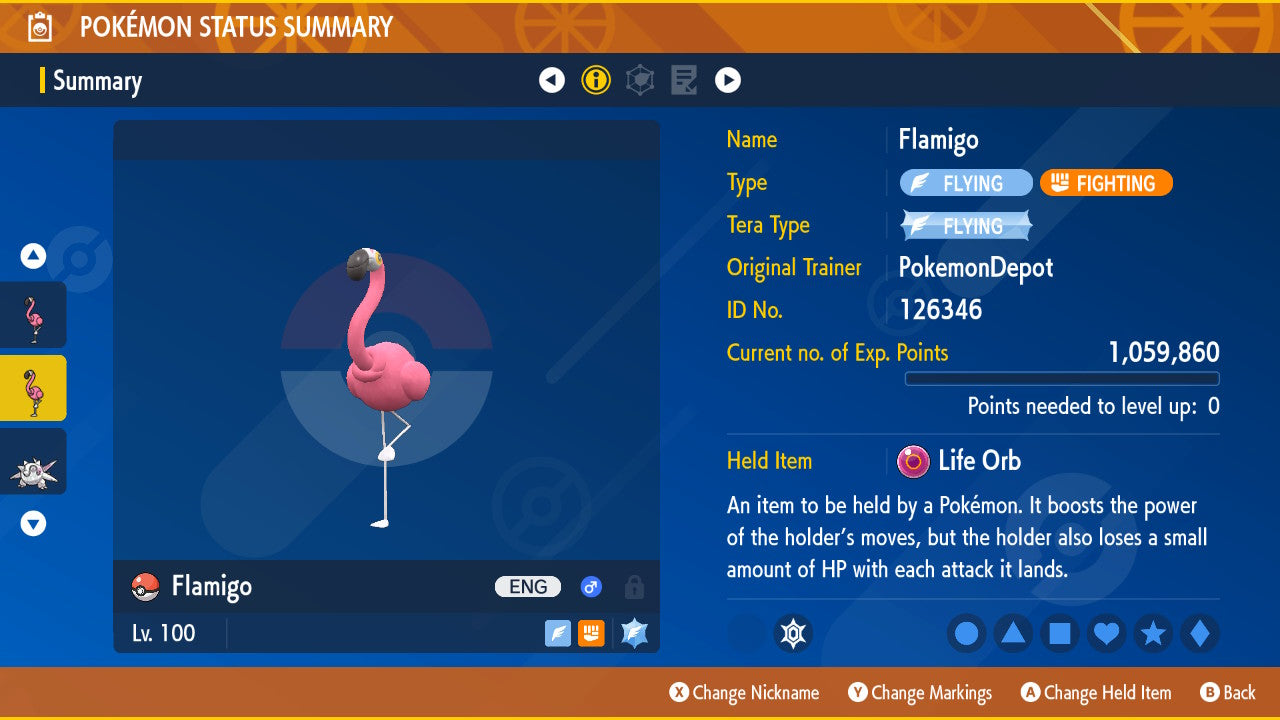Toggle the diamond marking

click(1200, 634)
